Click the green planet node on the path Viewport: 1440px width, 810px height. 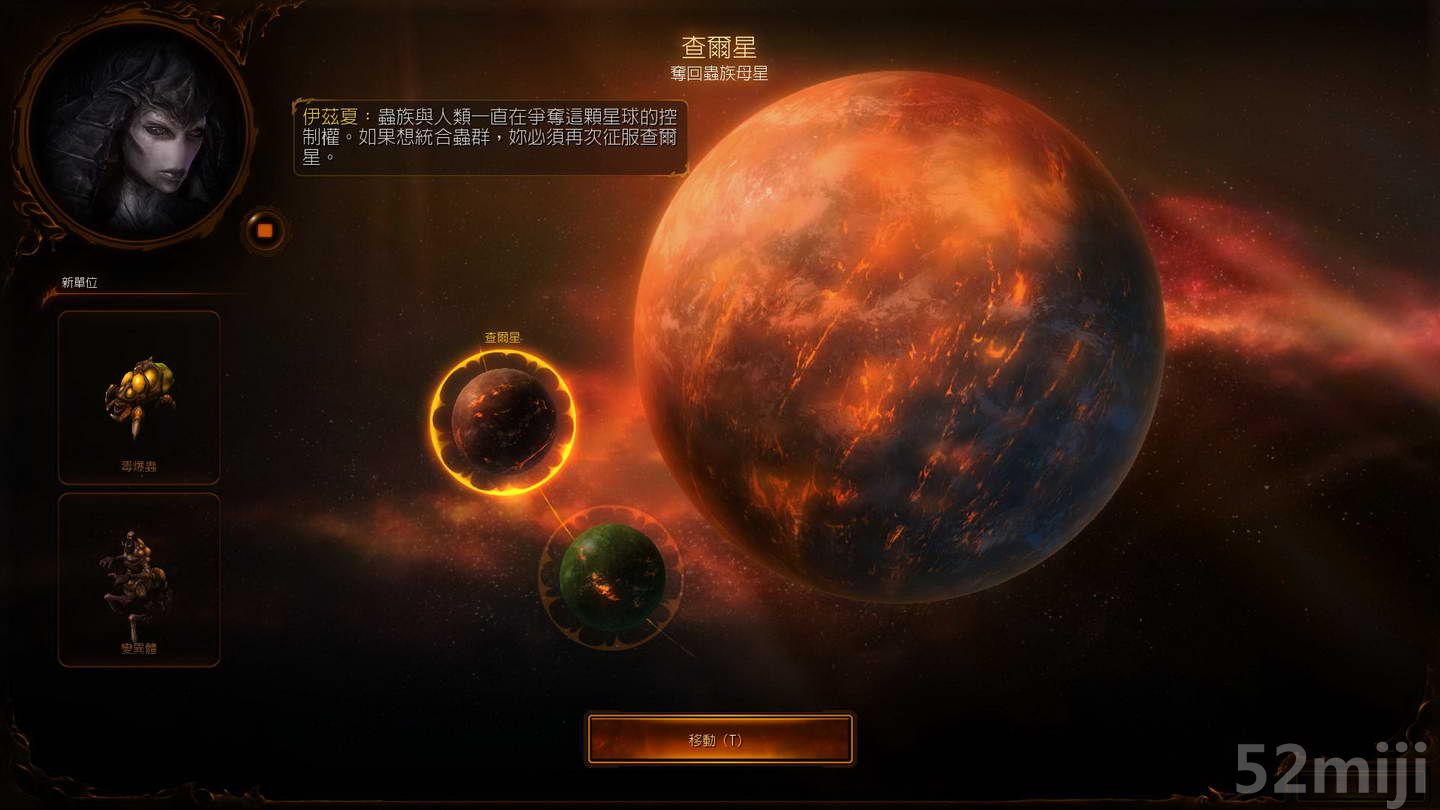click(612, 578)
